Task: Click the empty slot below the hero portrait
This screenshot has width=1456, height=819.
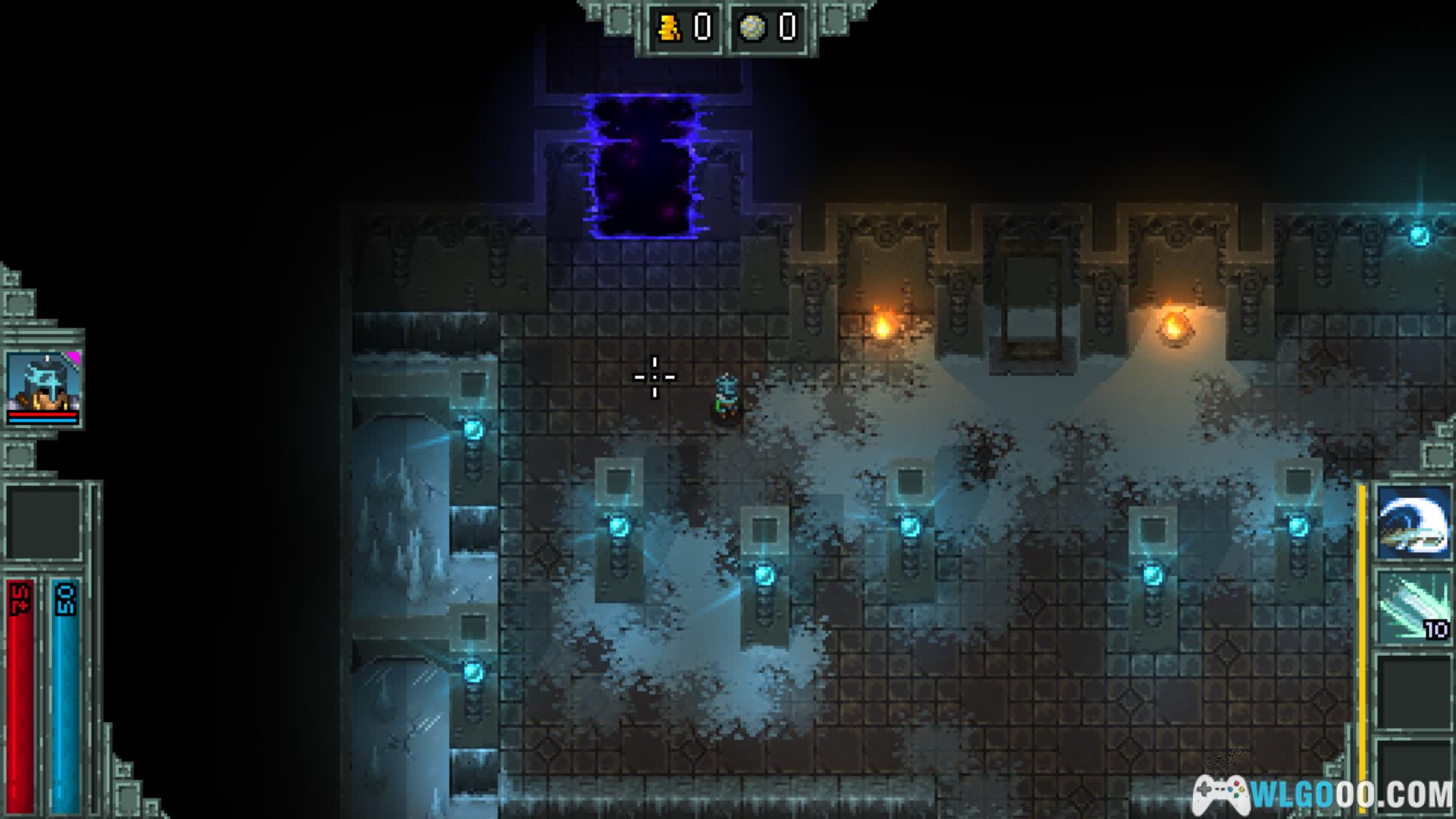Action: pyautogui.click(x=44, y=522)
